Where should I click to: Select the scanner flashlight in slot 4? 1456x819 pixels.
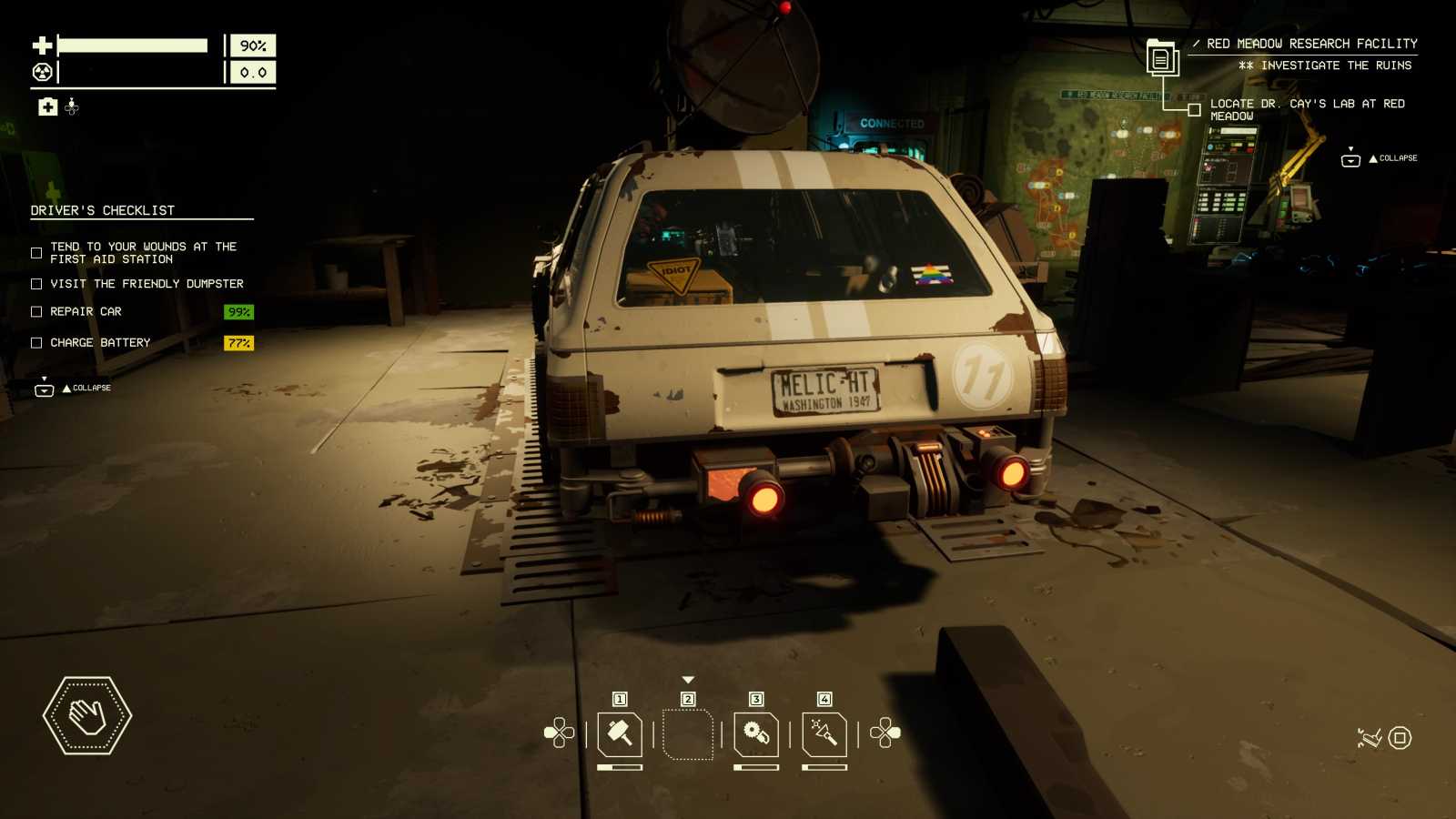(x=825, y=734)
